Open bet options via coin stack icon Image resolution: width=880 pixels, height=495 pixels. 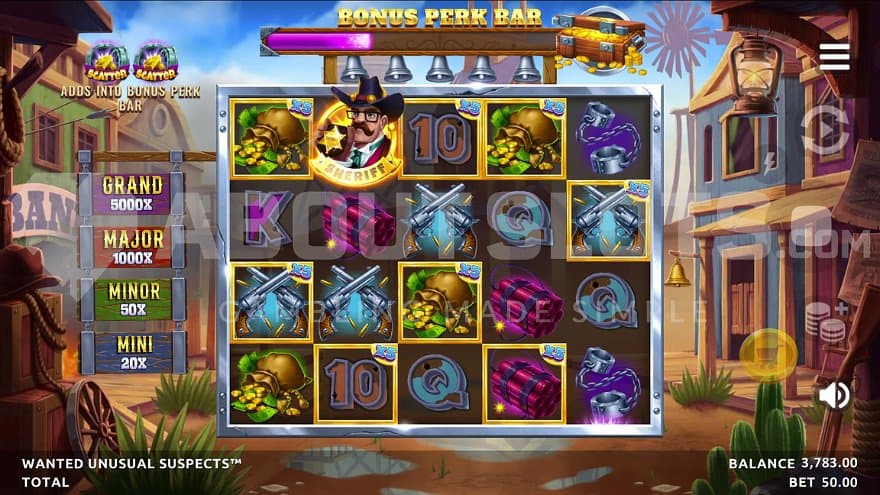pyautogui.click(x=824, y=322)
